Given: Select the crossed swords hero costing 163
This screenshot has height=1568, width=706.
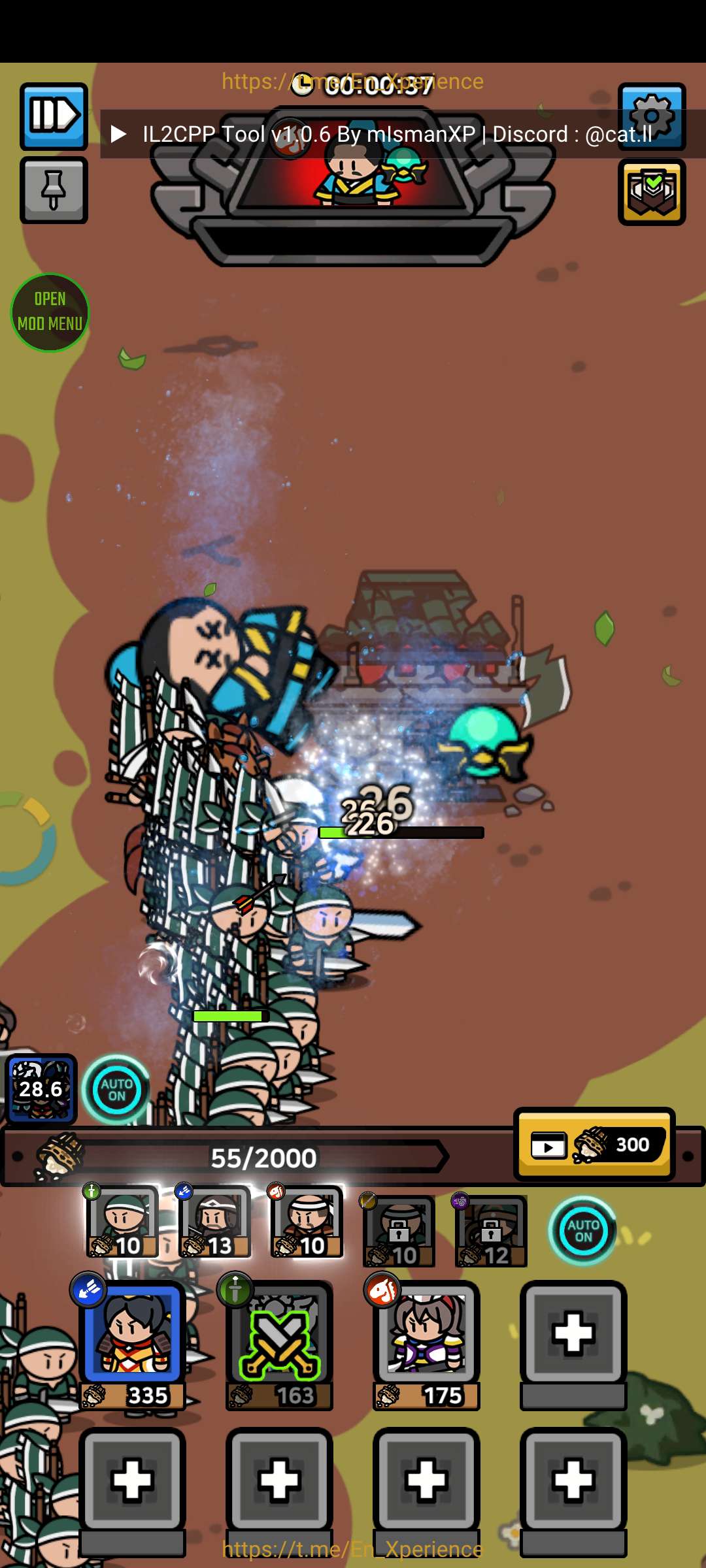Looking at the screenshot, I should coord(279,1345).
